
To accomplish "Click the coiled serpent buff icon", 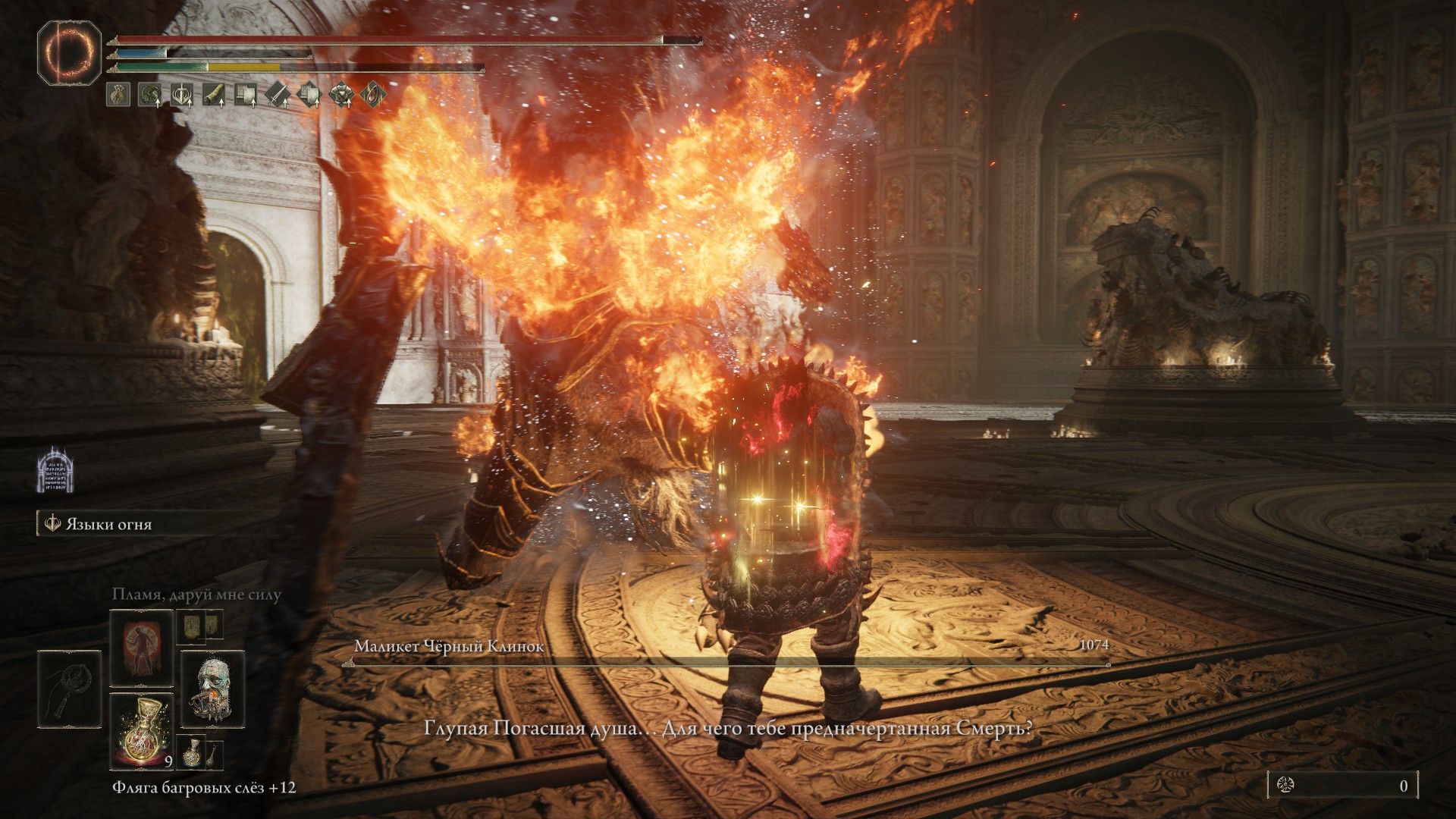I will 149,95.
